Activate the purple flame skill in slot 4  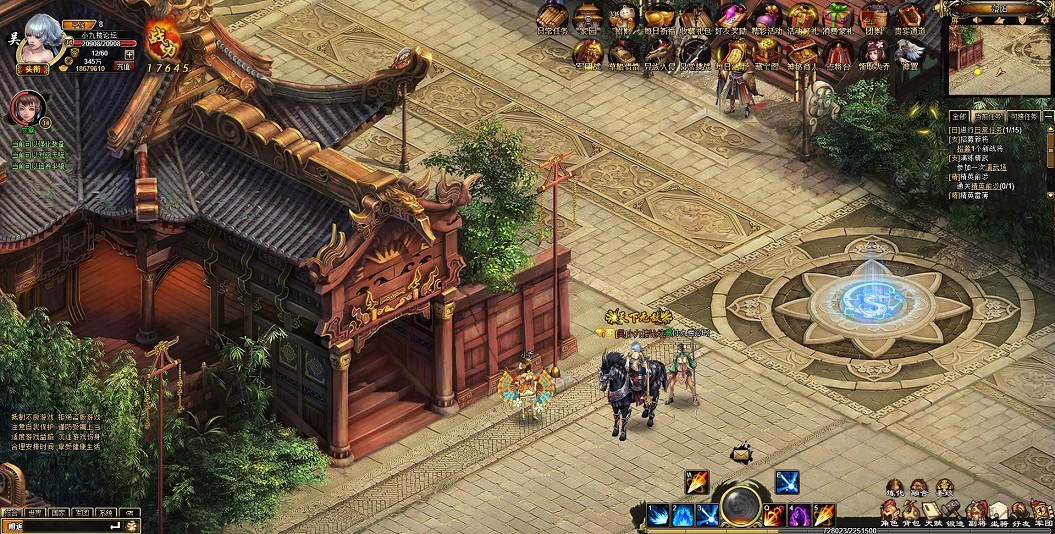[x=799, y=516]
